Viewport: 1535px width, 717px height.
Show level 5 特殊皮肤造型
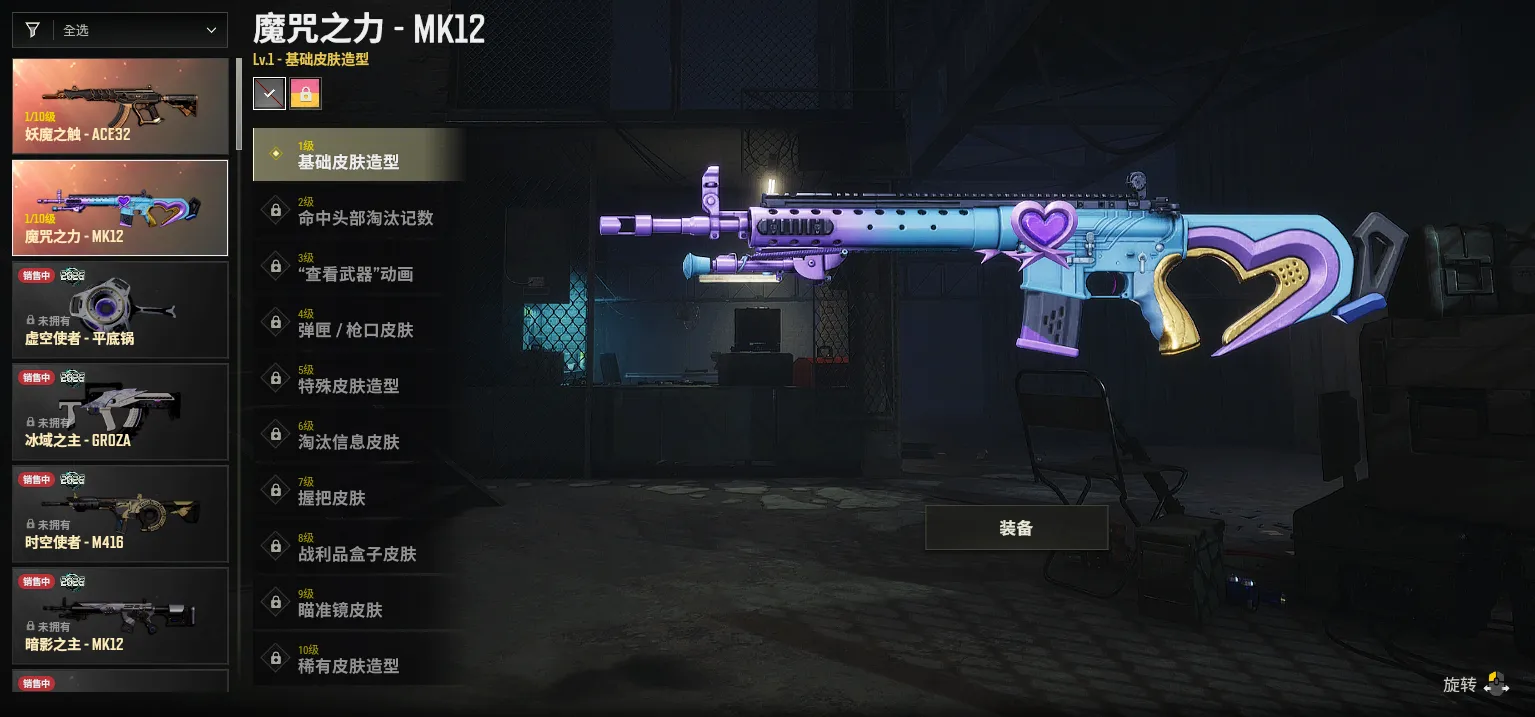click(358, 378)
